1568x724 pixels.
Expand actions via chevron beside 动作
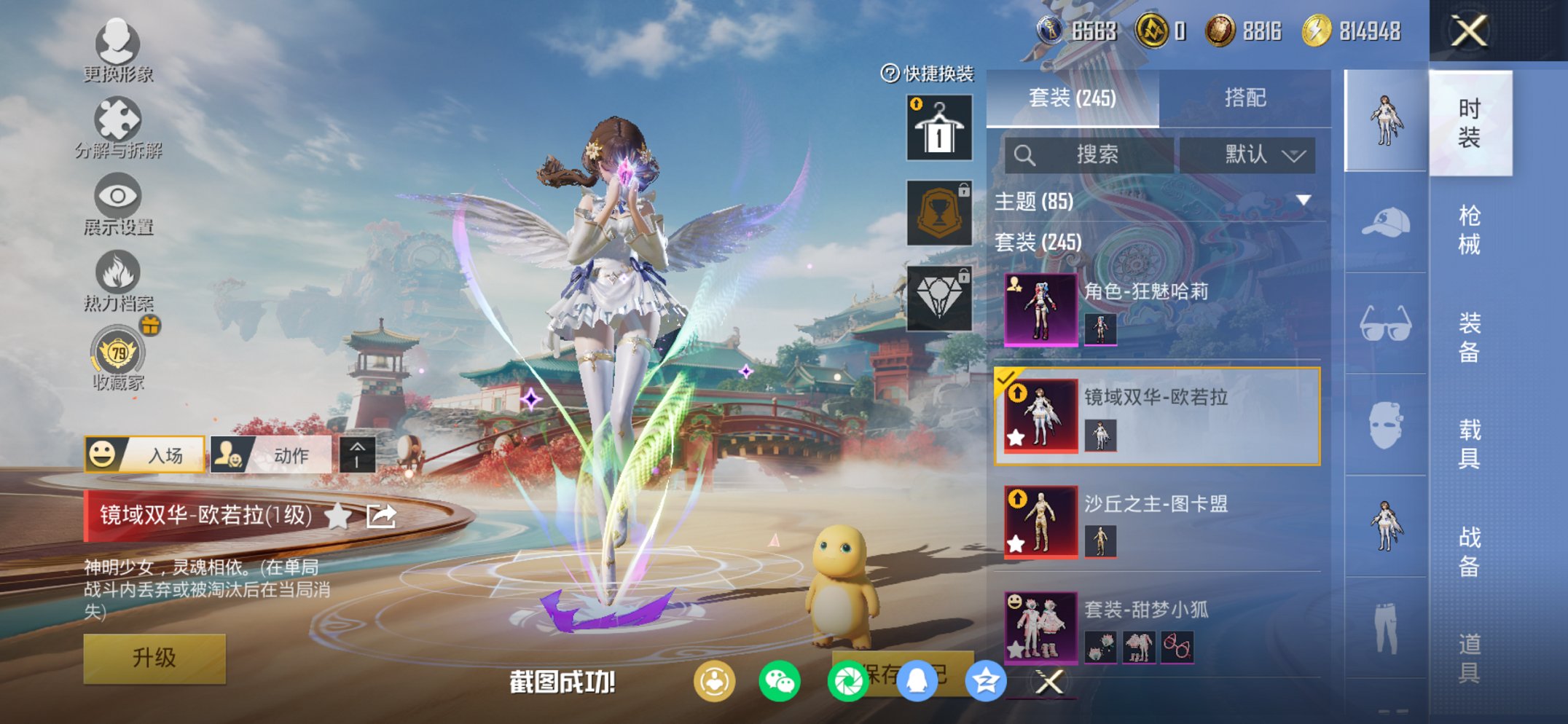point(356,454)
